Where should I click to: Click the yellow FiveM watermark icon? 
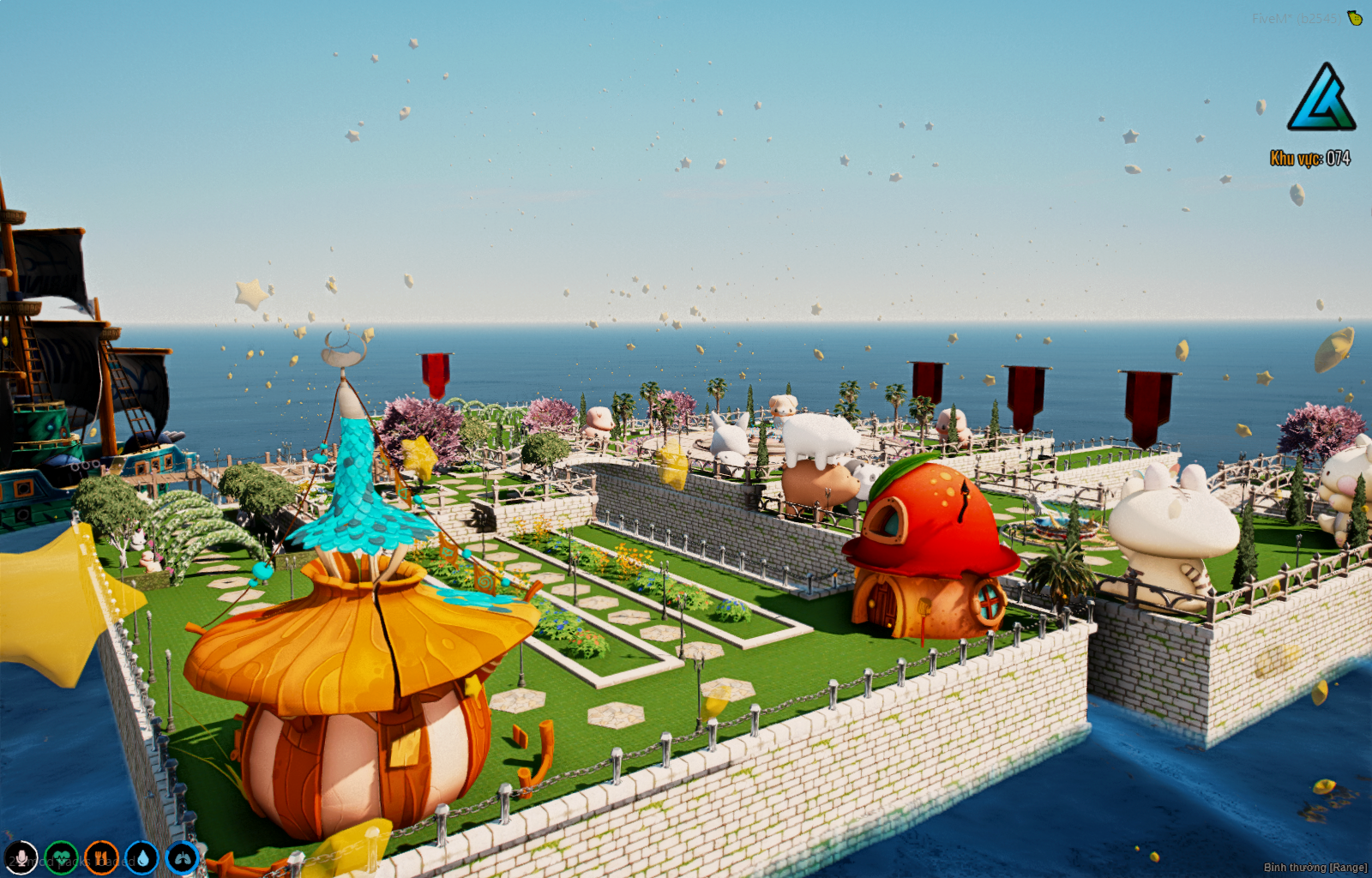[1355, 18]
